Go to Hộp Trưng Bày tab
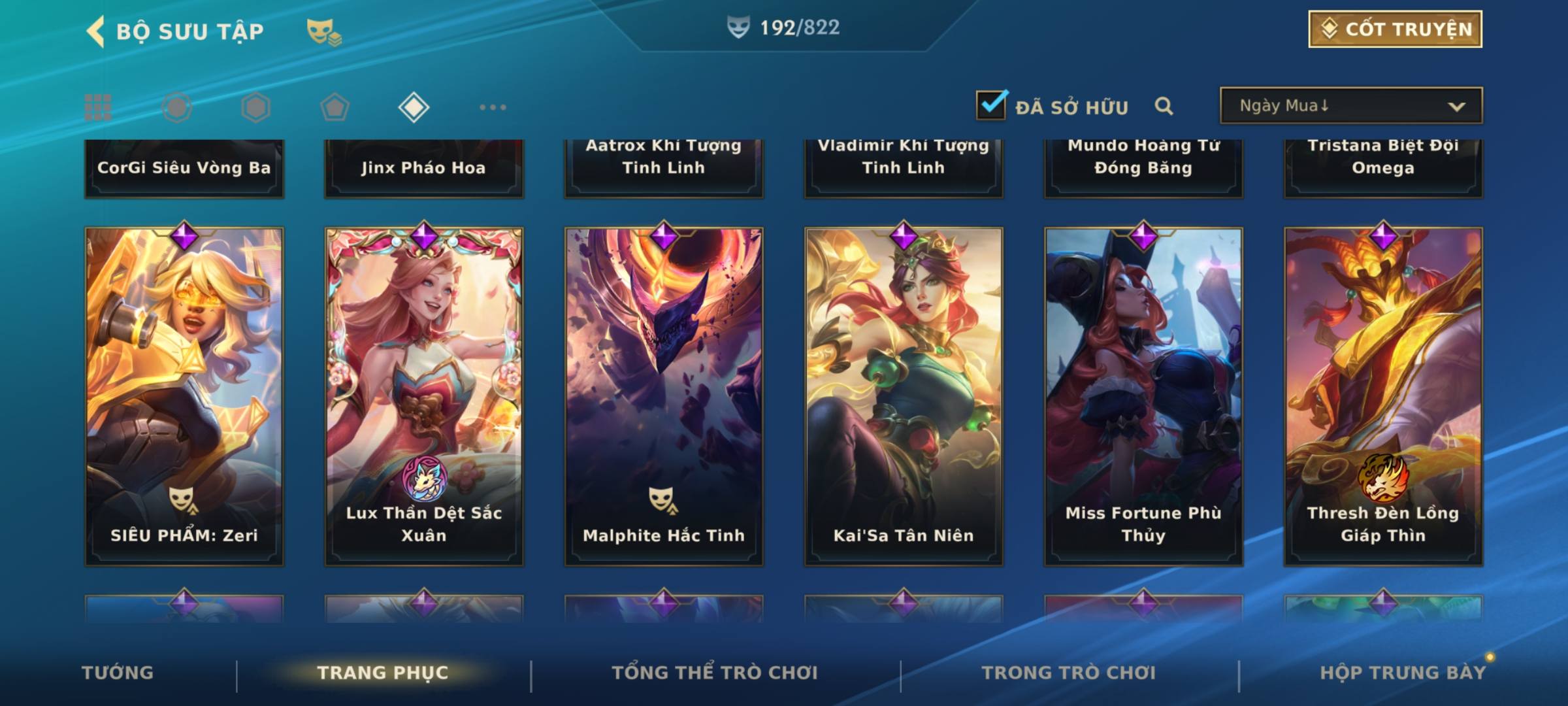This screenshot has width=1568, height=706. click(1403, 673)
